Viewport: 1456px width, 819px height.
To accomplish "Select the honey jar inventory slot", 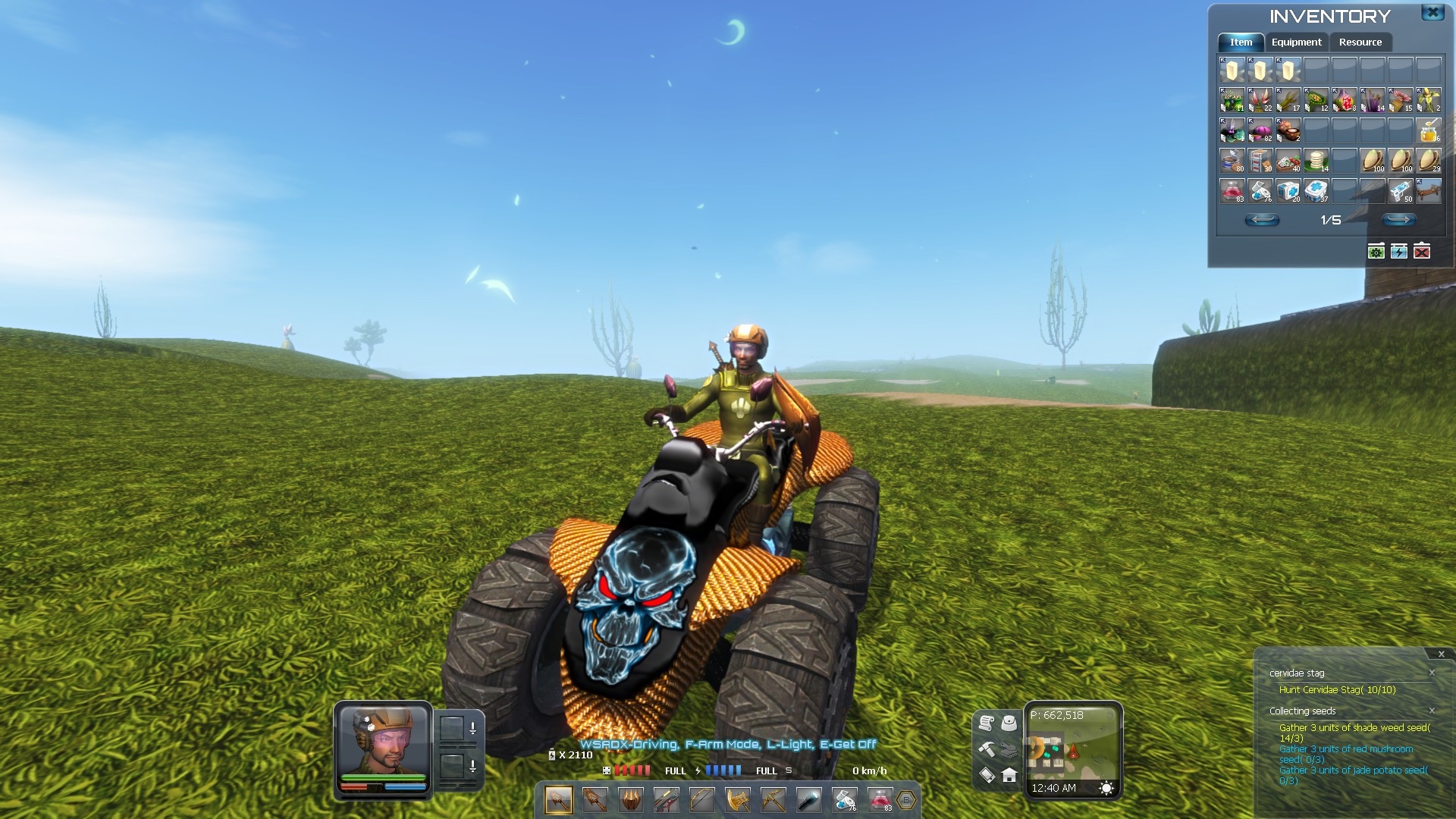I will pos(1429,130).
